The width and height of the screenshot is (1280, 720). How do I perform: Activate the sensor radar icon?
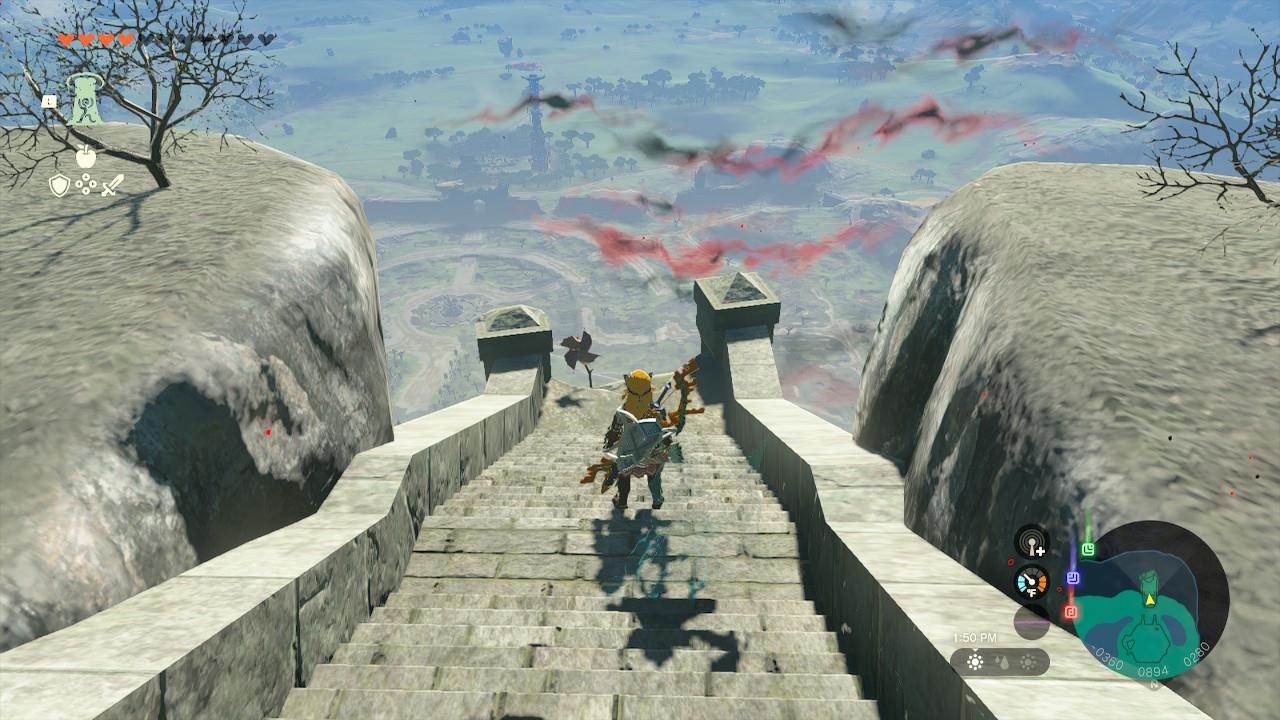tap(1031, 541)
